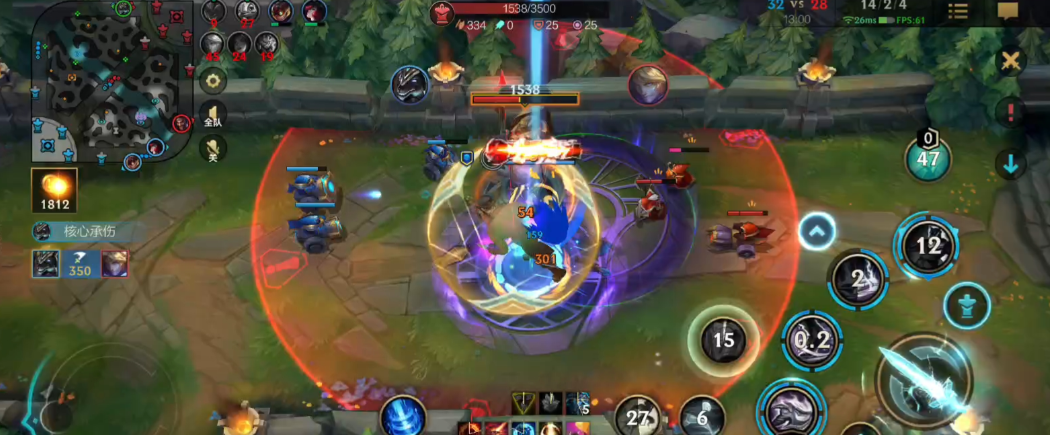
Task: Open the gear settings button beside minimap
Action: tap(212, 80)
